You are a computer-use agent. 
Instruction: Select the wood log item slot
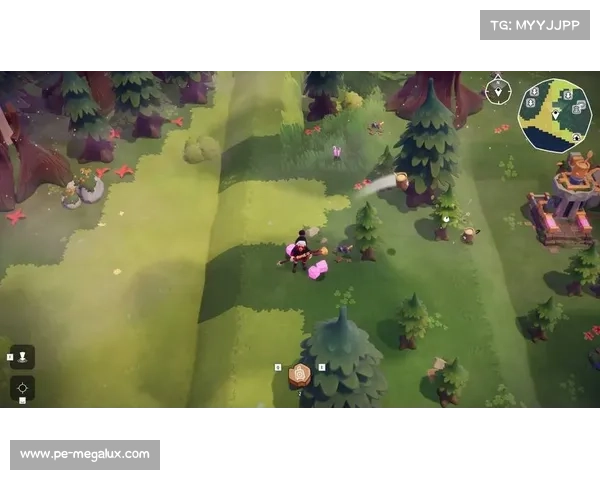(x=299, y=376)
